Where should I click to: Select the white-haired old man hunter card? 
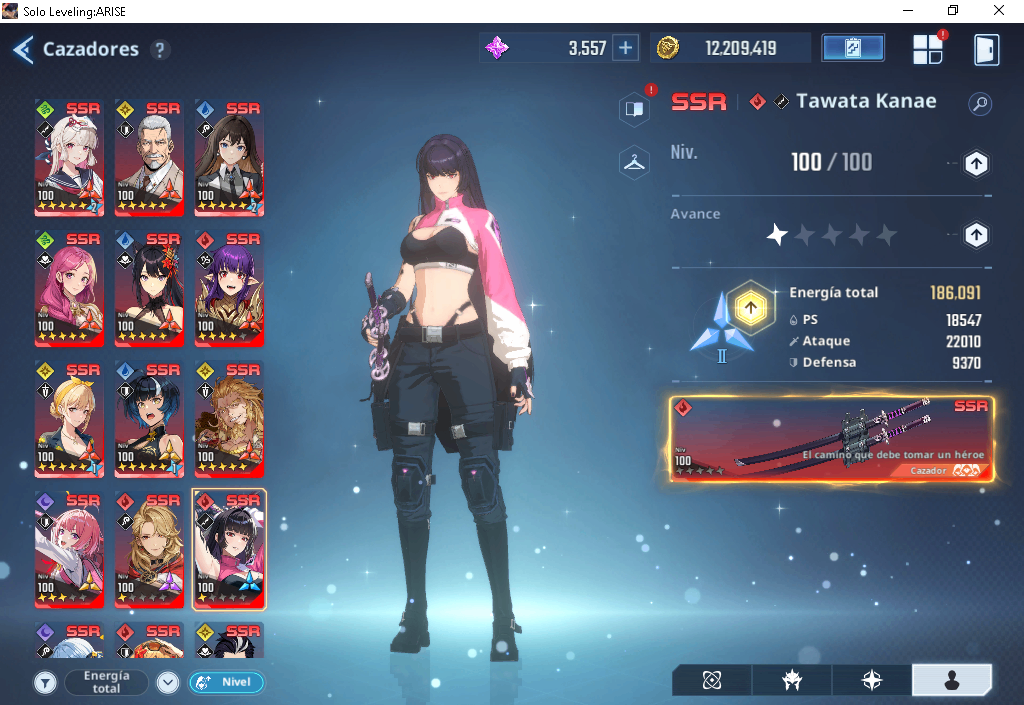click(149, 158)
